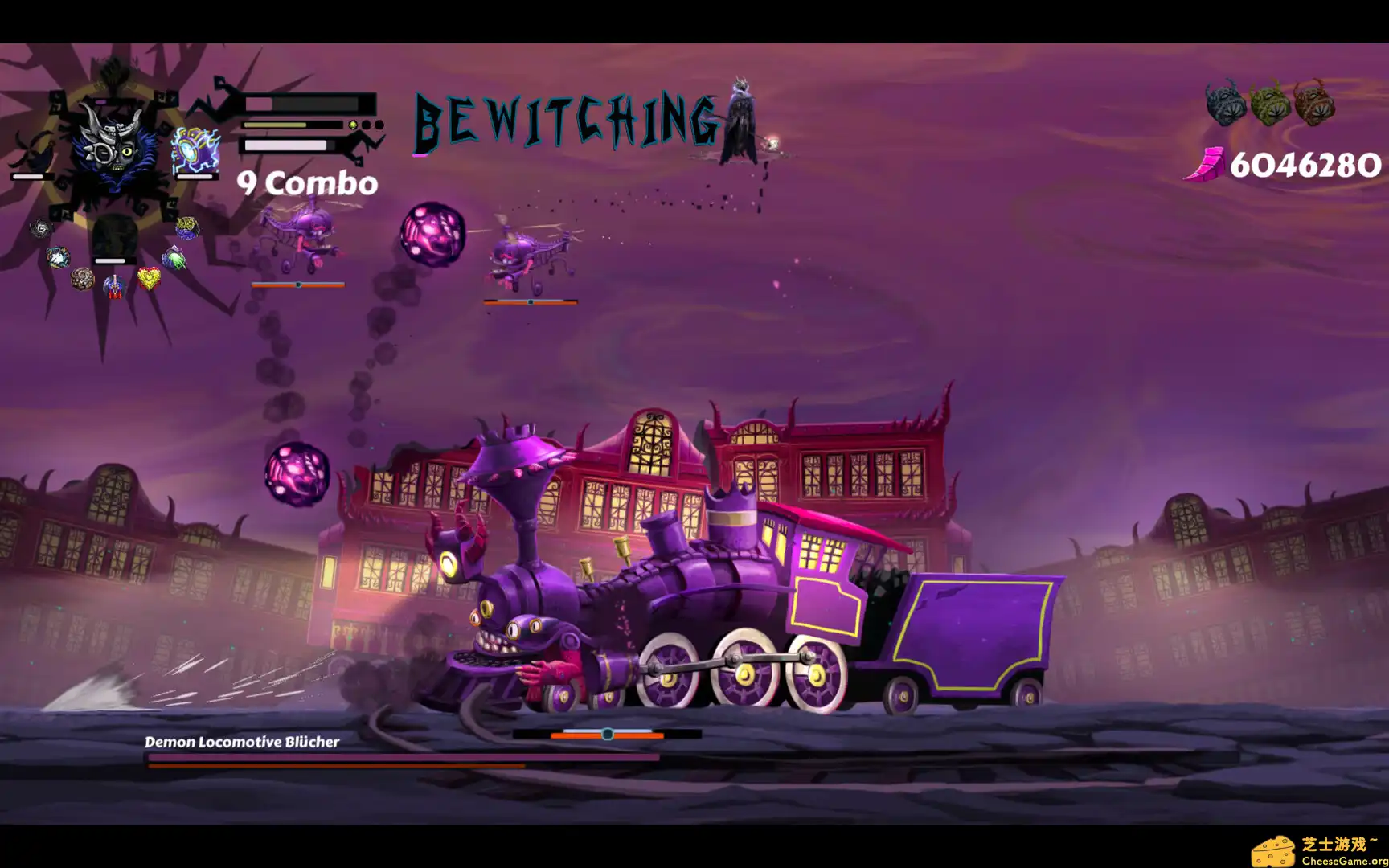The image size is (1389, 868).
Task: Select the brown shell ability icon
Action: 81,277
